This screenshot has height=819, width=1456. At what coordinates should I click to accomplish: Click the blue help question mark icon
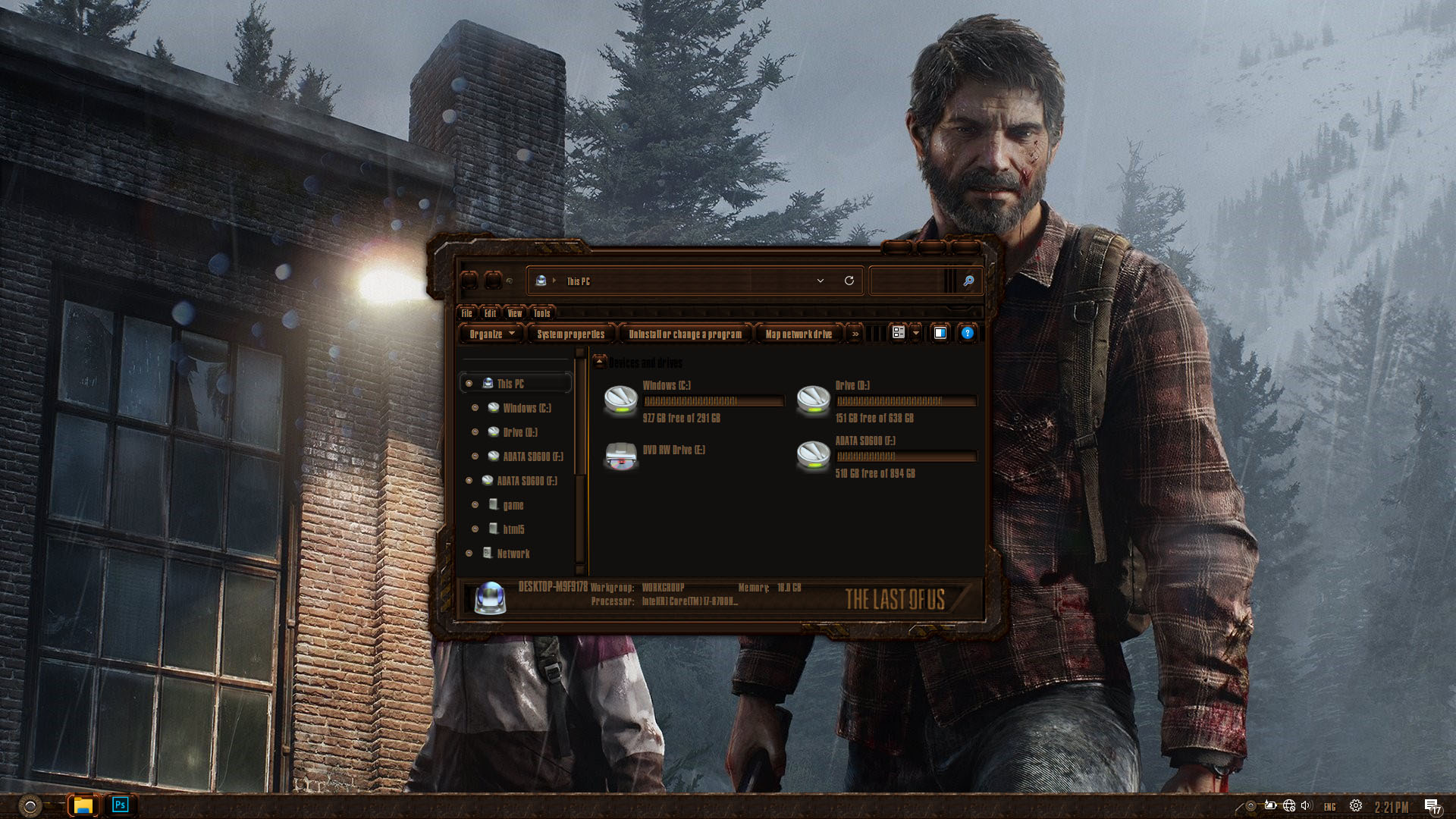tap(967, 333)
